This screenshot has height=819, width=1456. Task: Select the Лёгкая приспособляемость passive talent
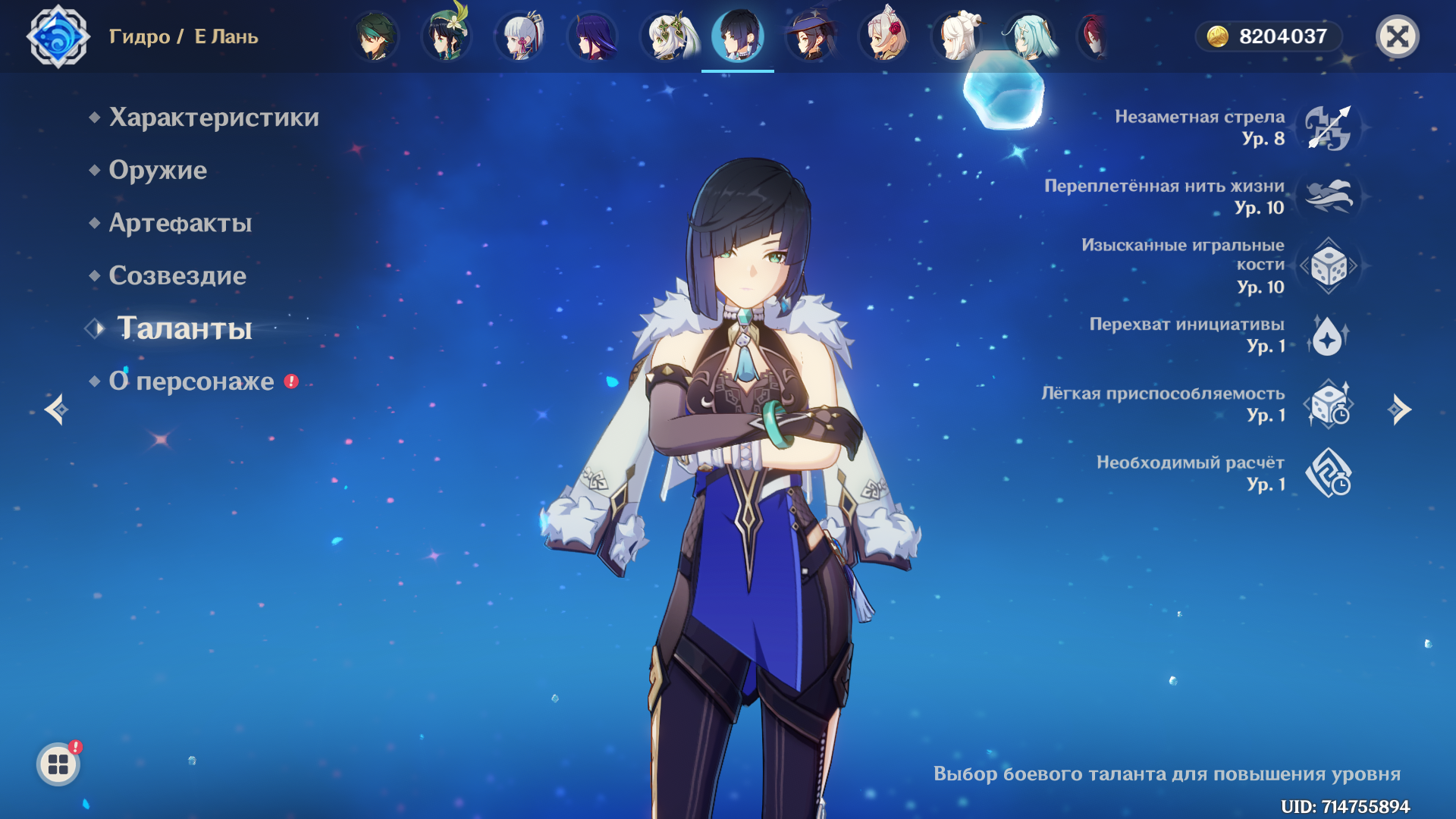point(1329,404)
